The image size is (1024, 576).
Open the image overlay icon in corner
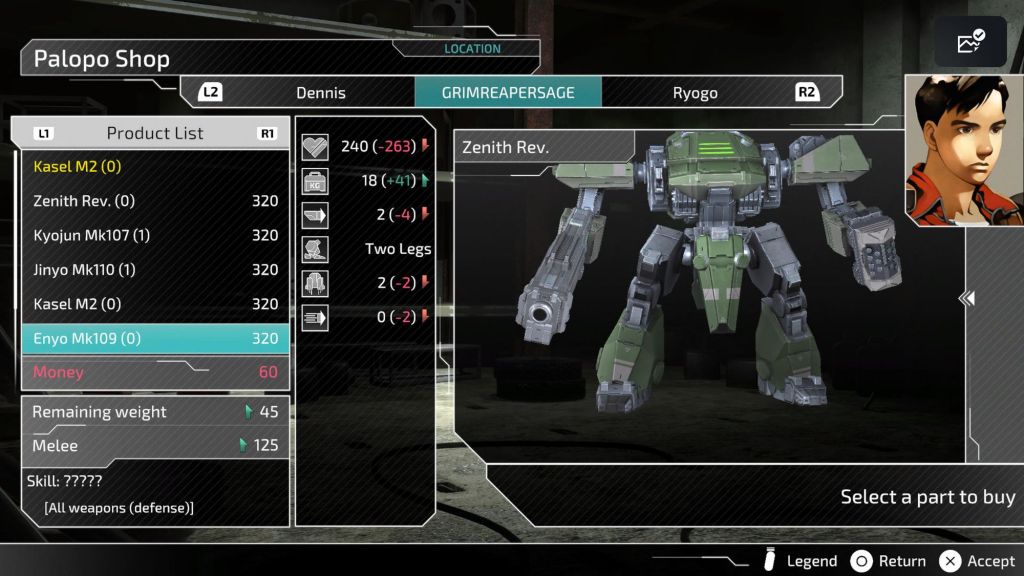(970, 42)
